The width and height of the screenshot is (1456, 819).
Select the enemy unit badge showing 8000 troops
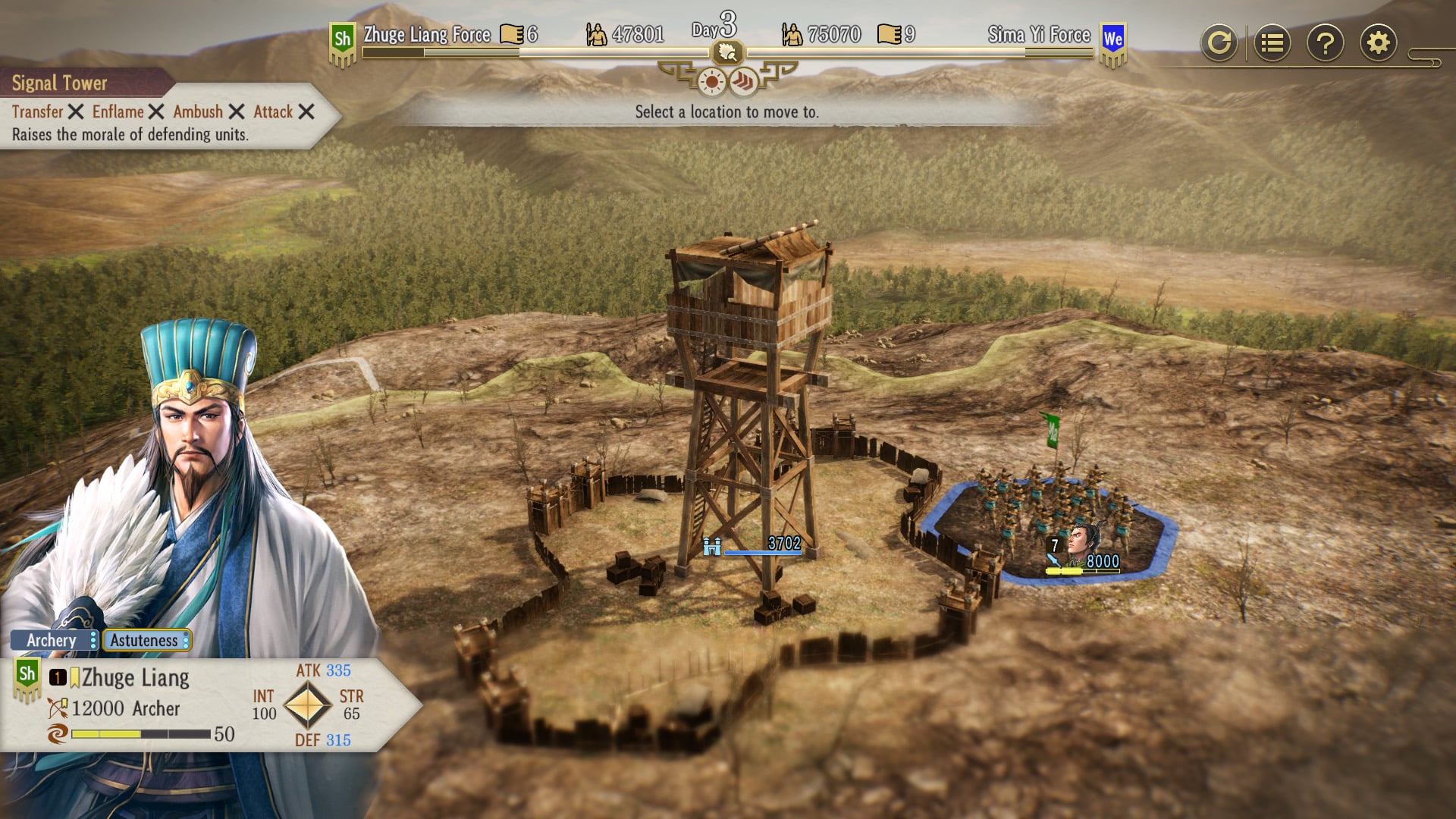[x=1084, y=554]
